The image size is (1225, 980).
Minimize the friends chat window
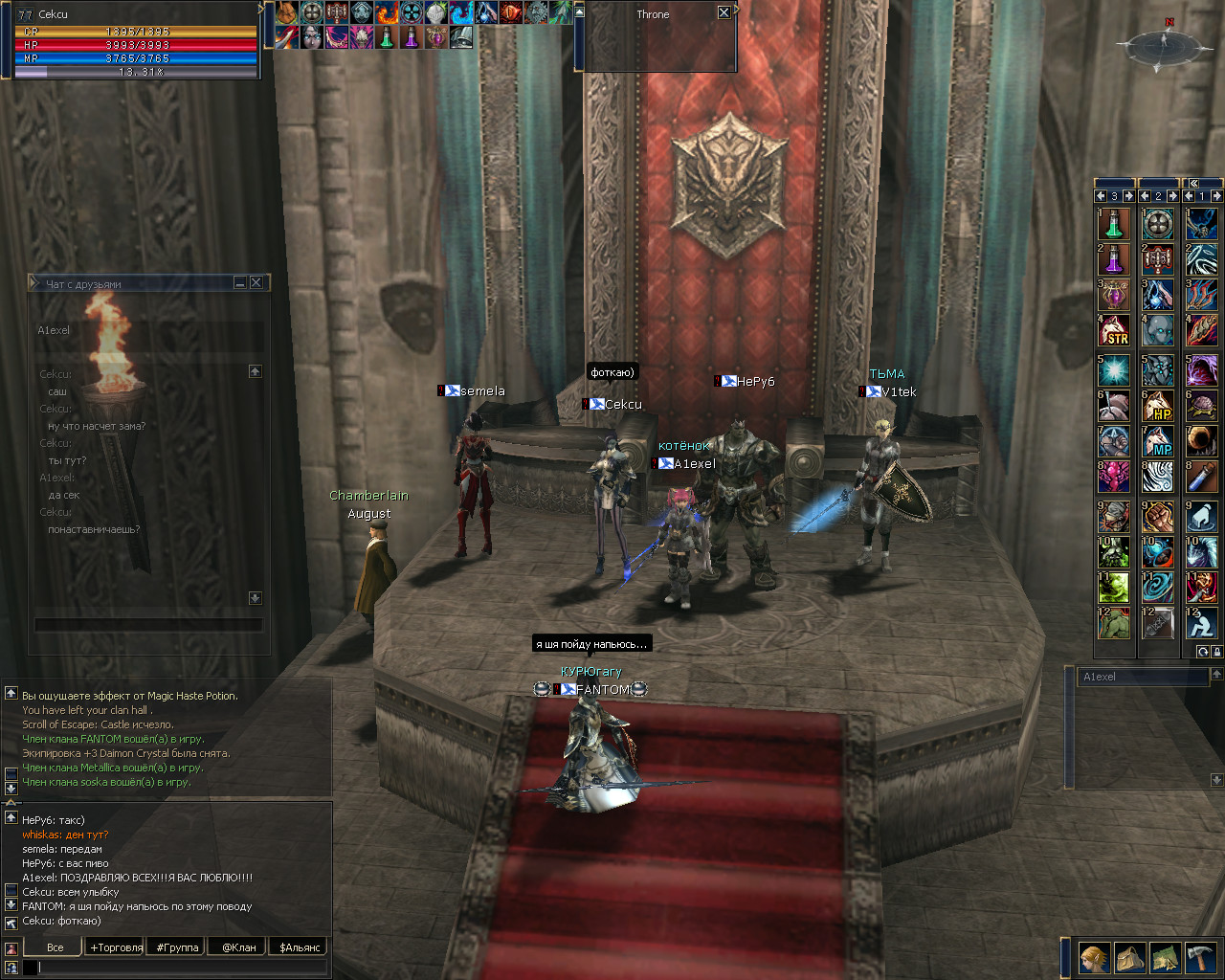point(240,283)
